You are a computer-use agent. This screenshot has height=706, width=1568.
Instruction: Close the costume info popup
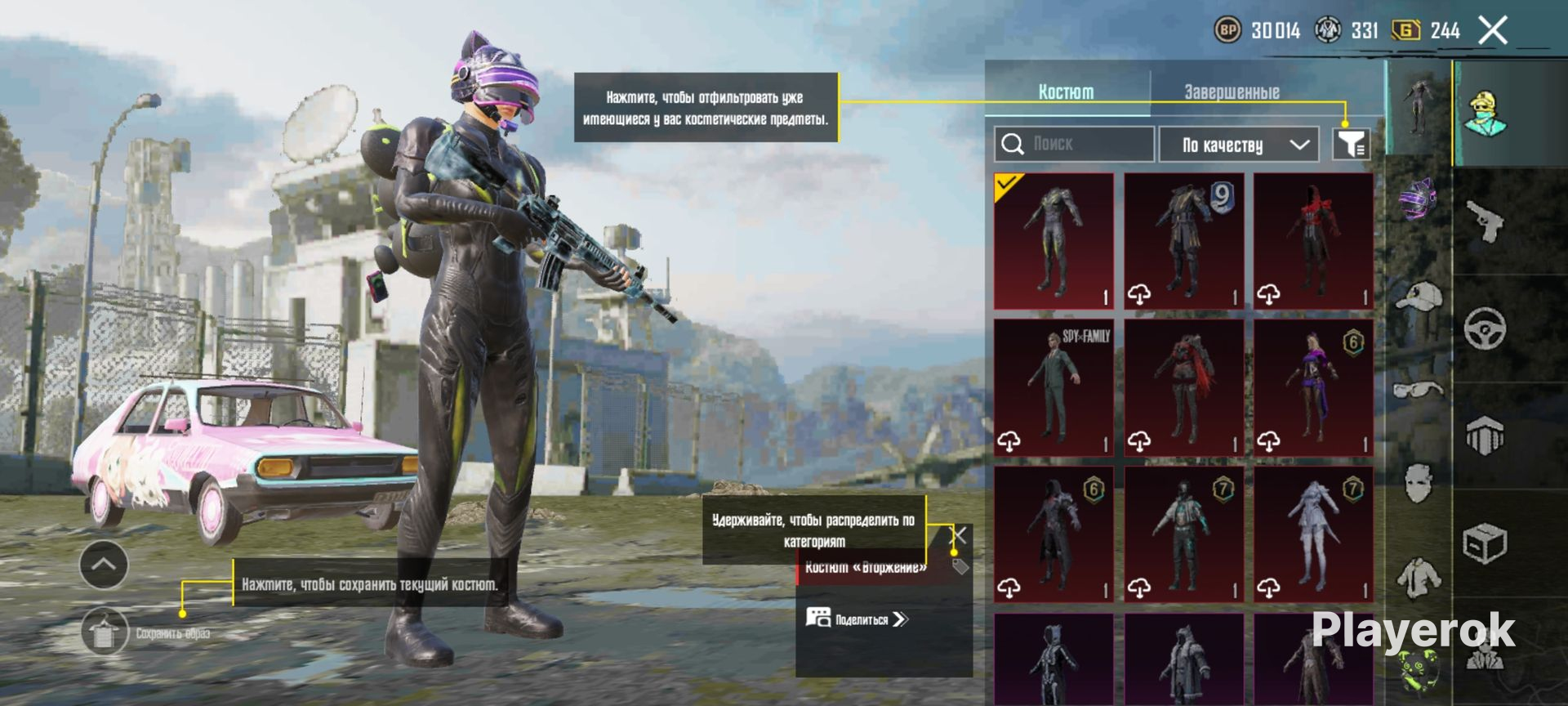tap(960, 535)
